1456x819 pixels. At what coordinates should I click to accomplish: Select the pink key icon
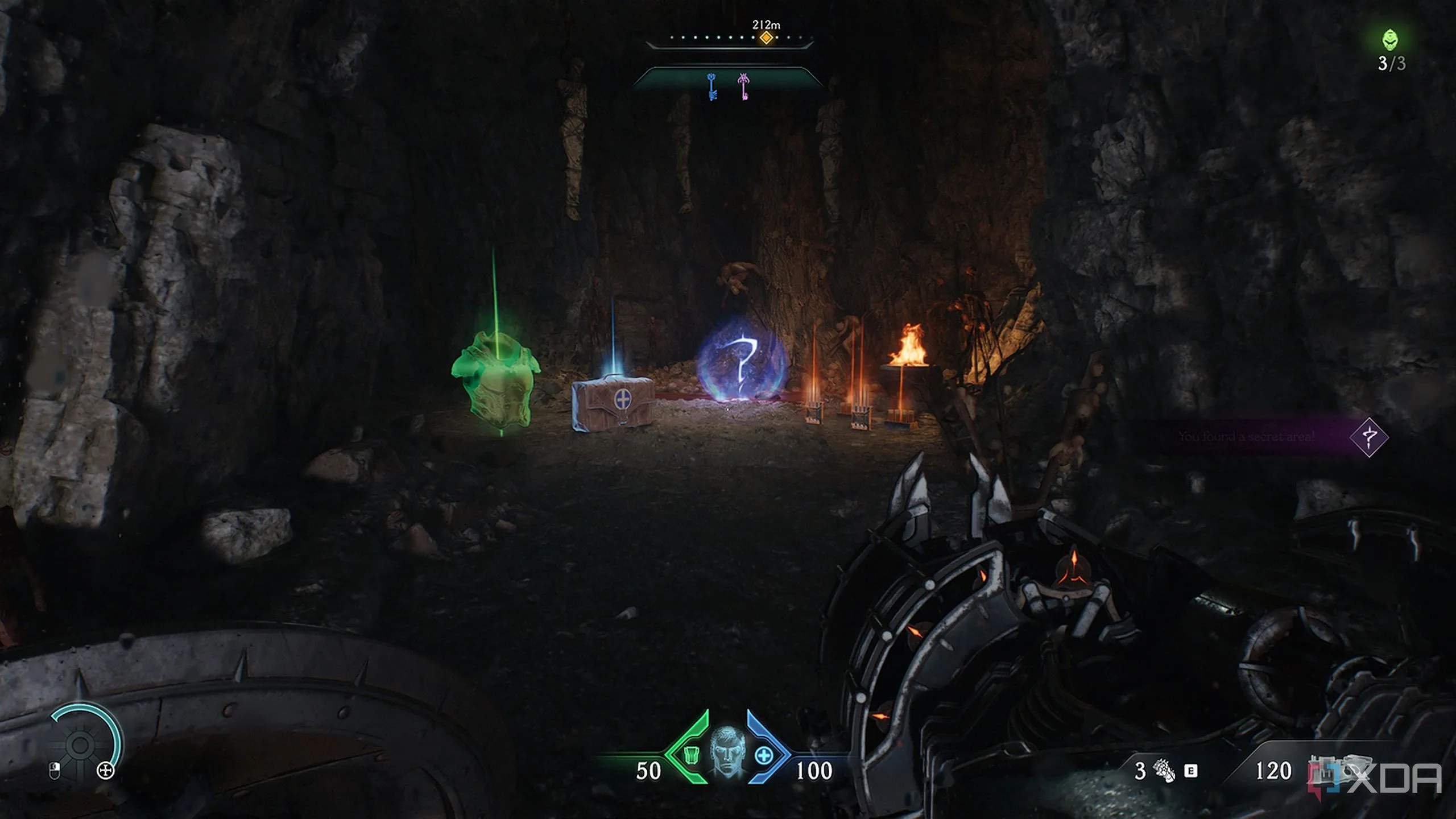[x=743, y=86]
